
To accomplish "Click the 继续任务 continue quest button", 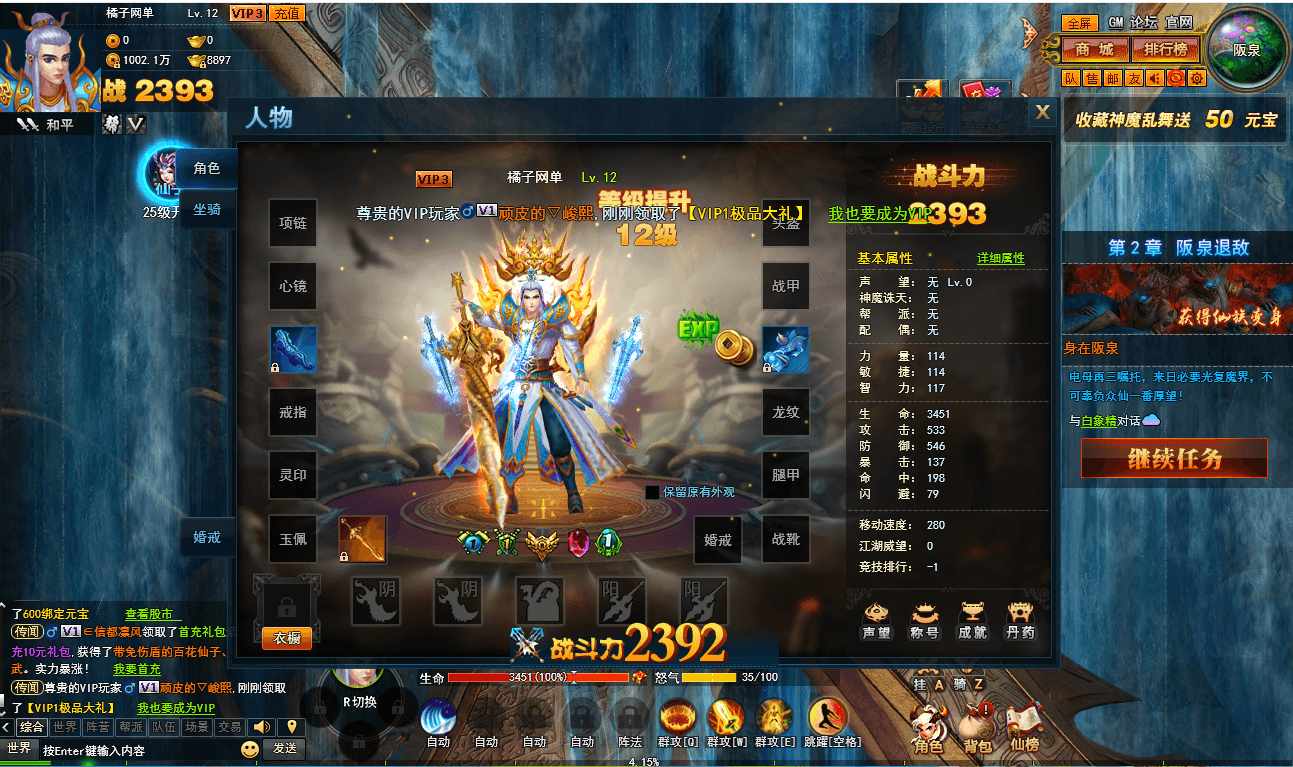I will coord(1174,457).
